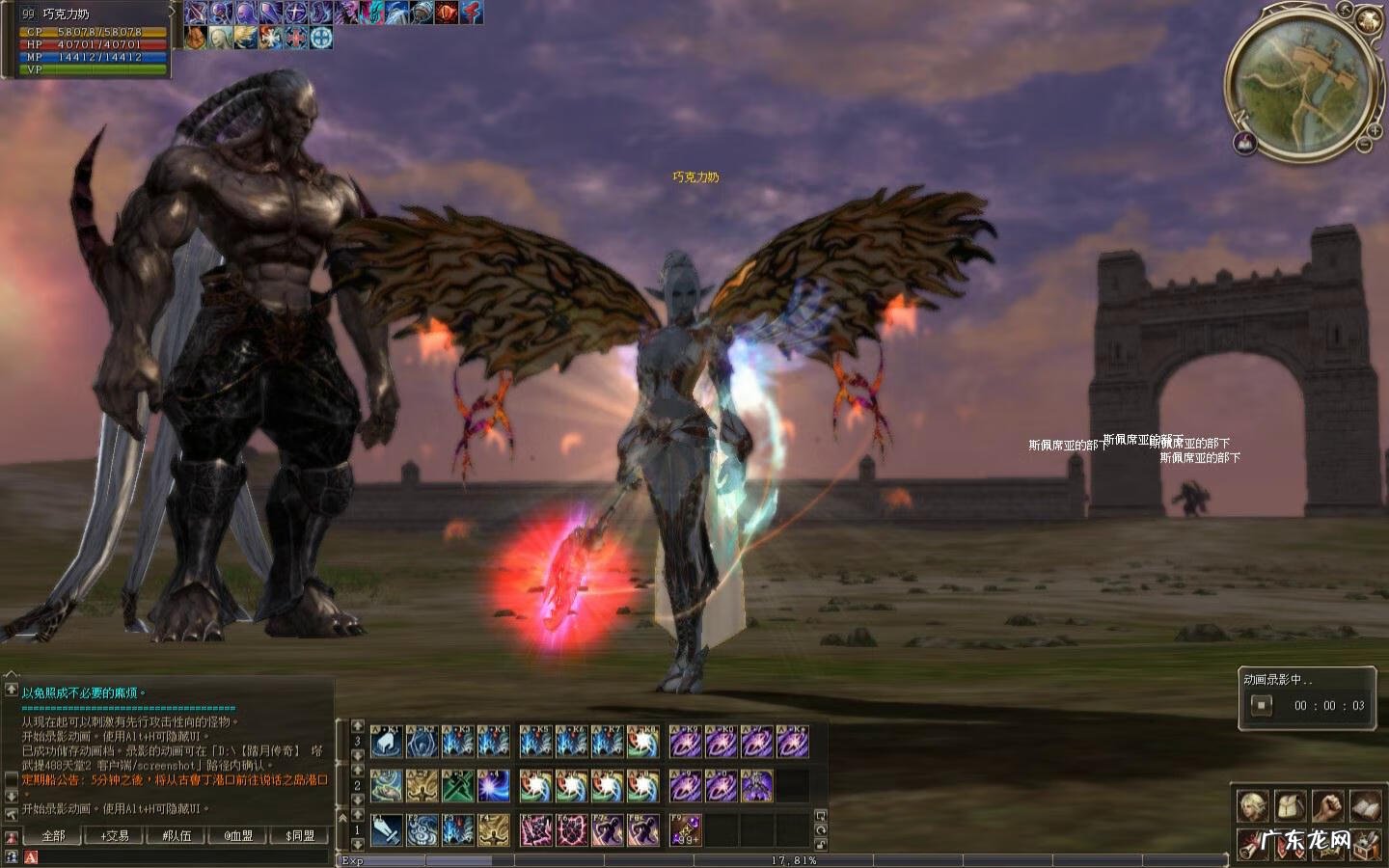This screenshot has width=1389, height=868.
Task: Show the $同盟 alliance chat tab
Action: (300, 835)
